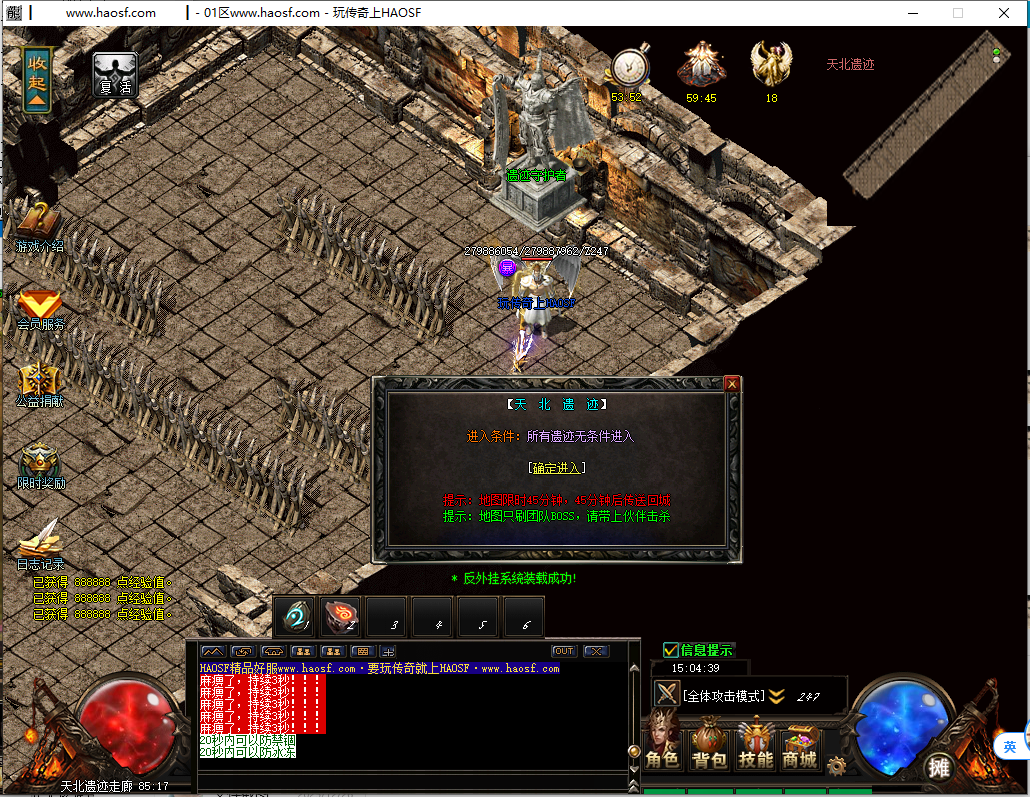Open the 日志记录 log record
The width and height of the screenshot is (1030, 797).
click(40, 545)
